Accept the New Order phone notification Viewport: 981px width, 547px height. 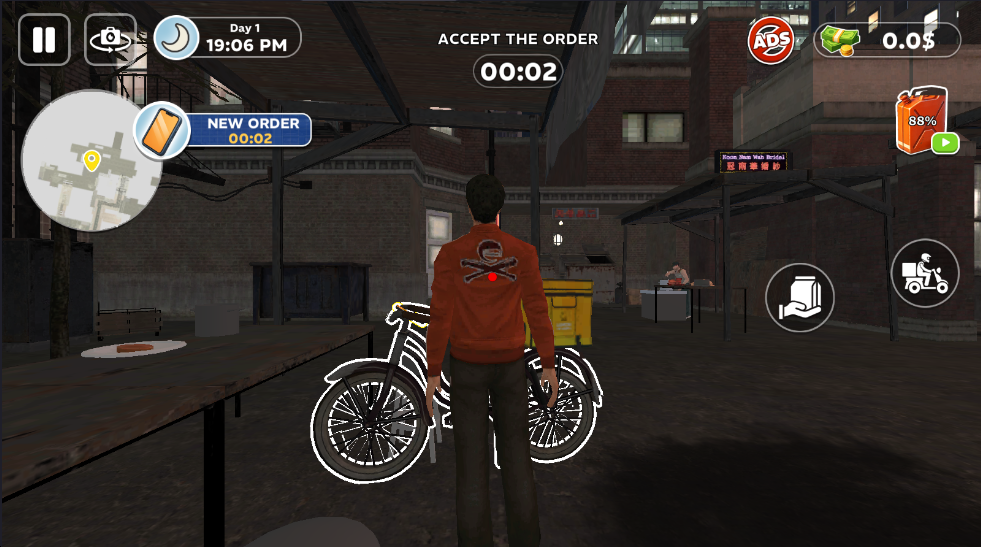tap(224, 130)
